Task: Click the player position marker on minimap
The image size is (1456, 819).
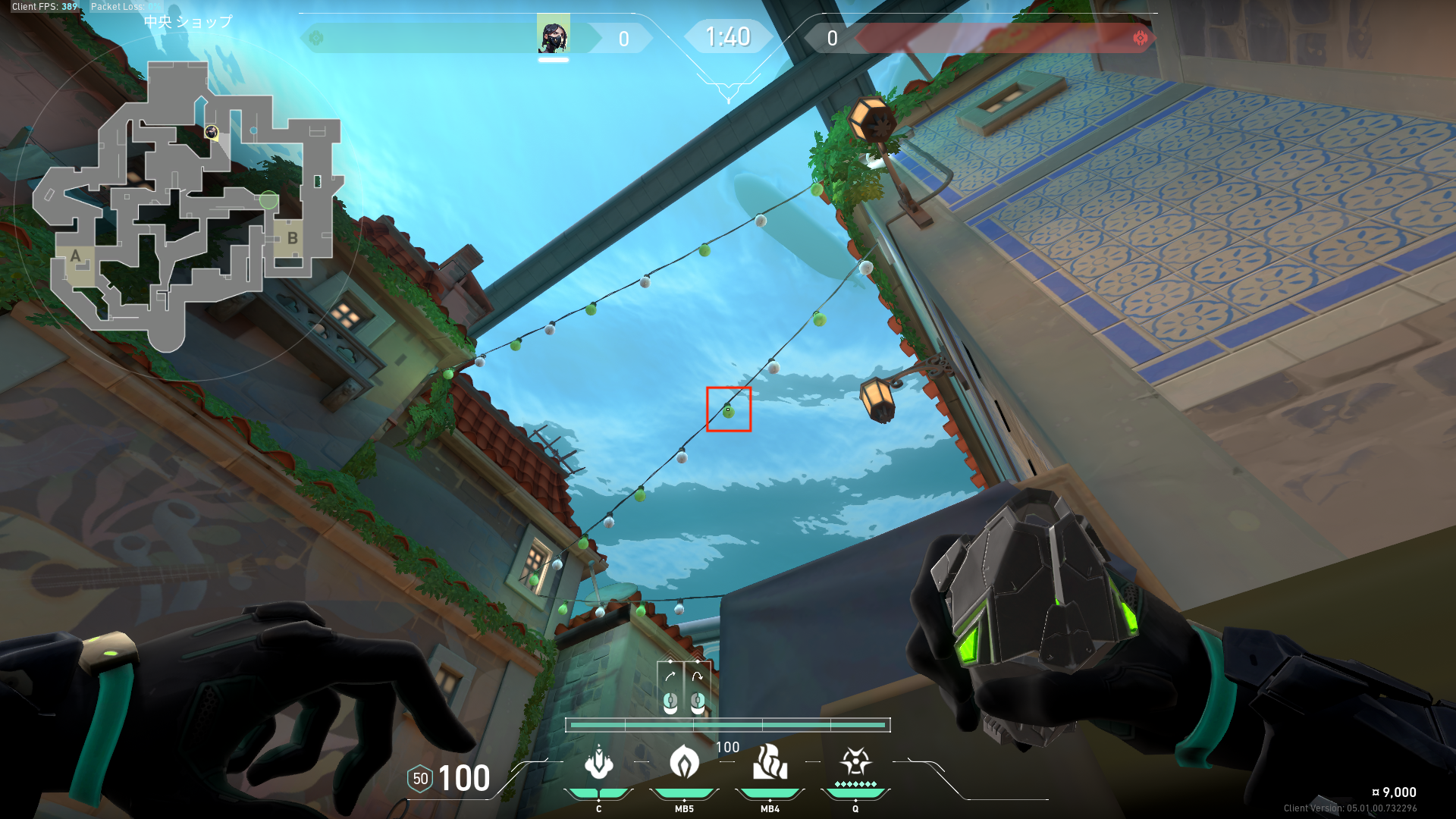Action: [x=212, y=133]
